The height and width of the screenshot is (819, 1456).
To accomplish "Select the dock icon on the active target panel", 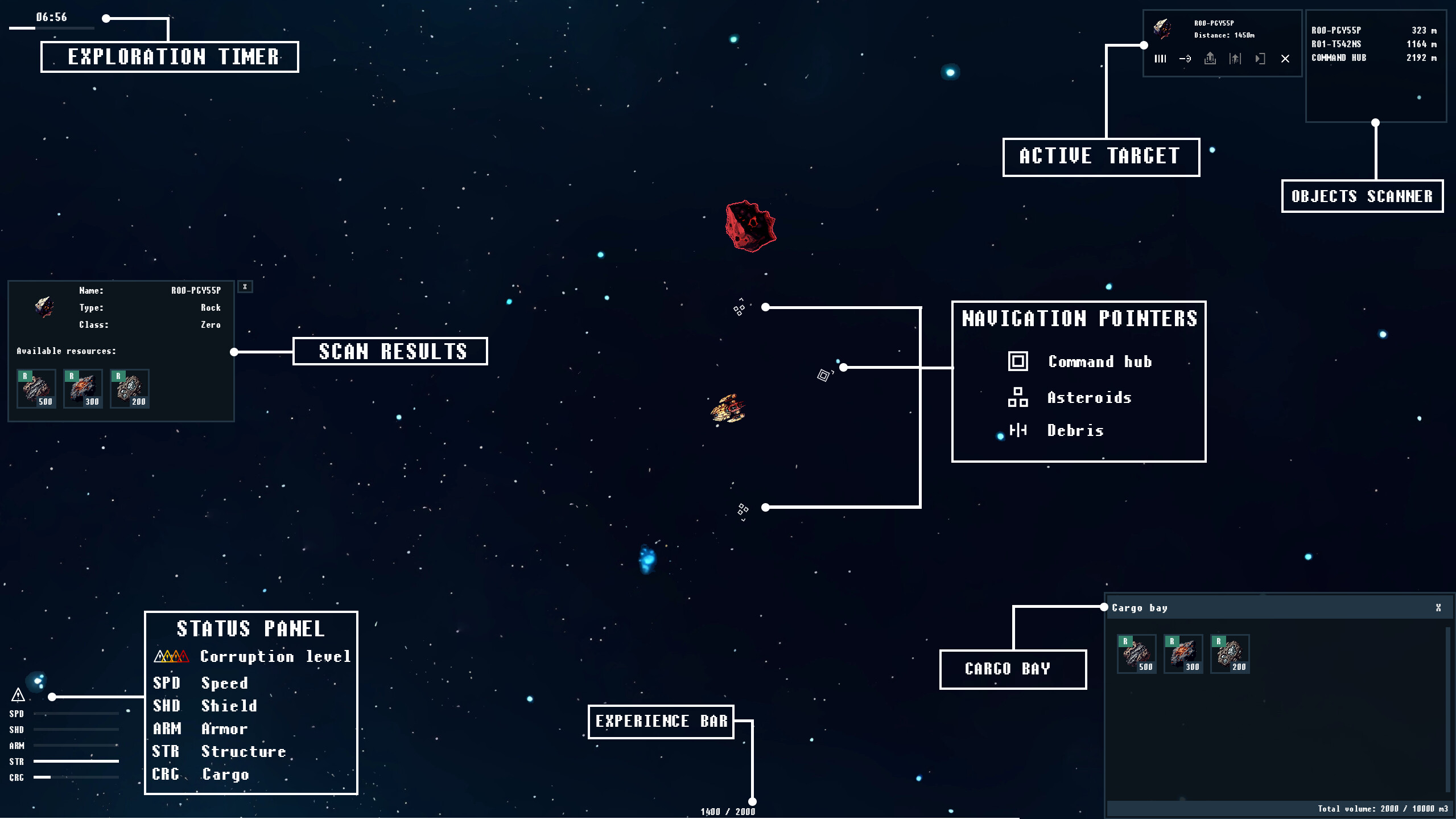I will pyautogui.click(x=1260, y=59).
